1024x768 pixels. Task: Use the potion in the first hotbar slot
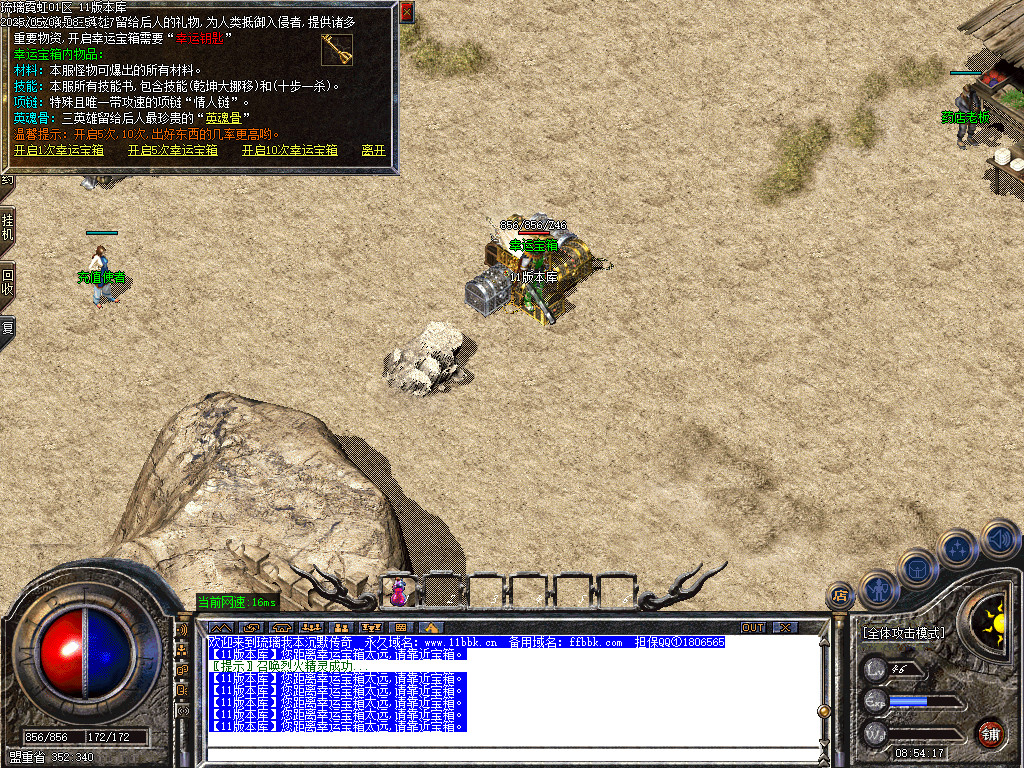pos(399,591)
